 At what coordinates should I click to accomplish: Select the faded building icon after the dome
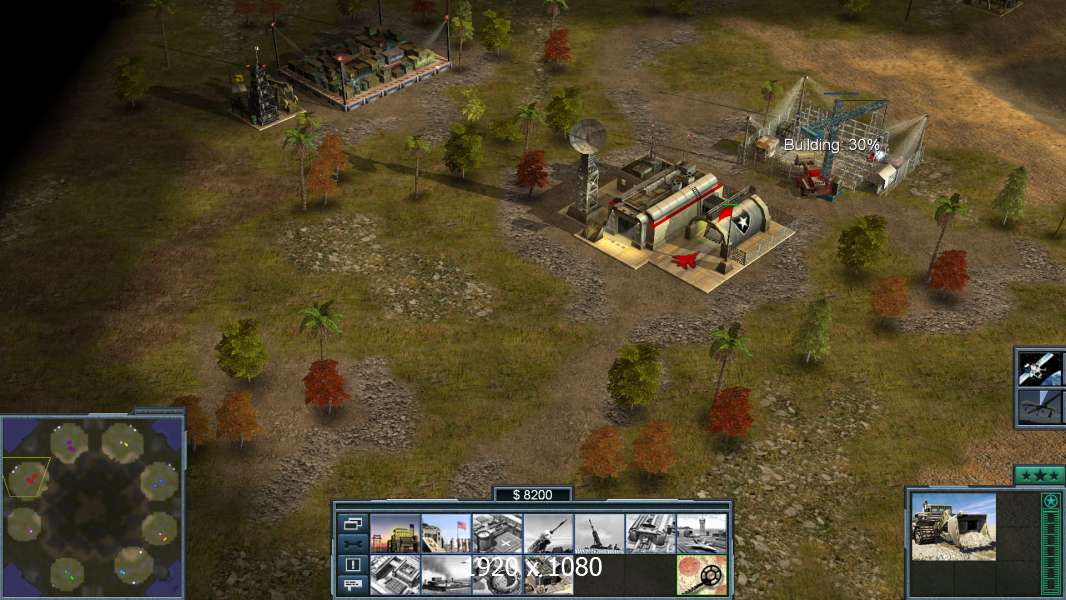click(x=548, y=574)
